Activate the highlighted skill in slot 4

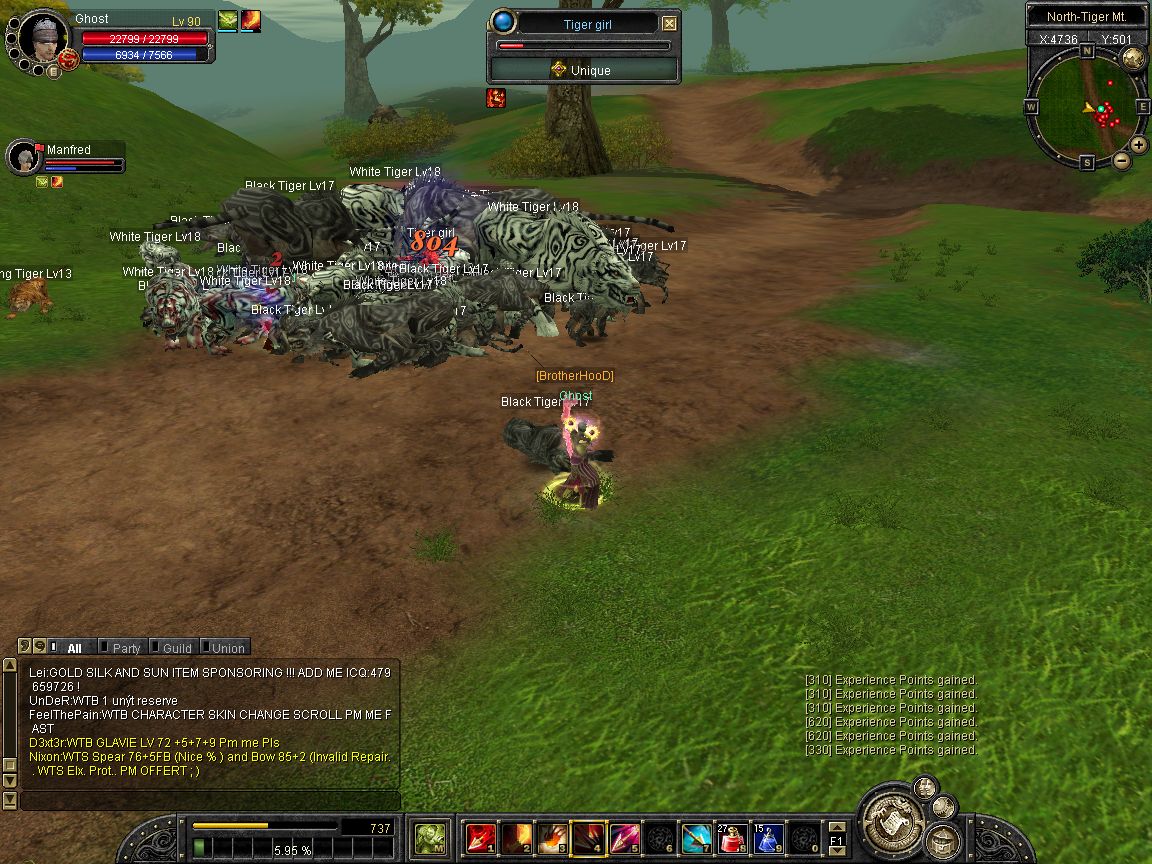[x=588, y=838]
